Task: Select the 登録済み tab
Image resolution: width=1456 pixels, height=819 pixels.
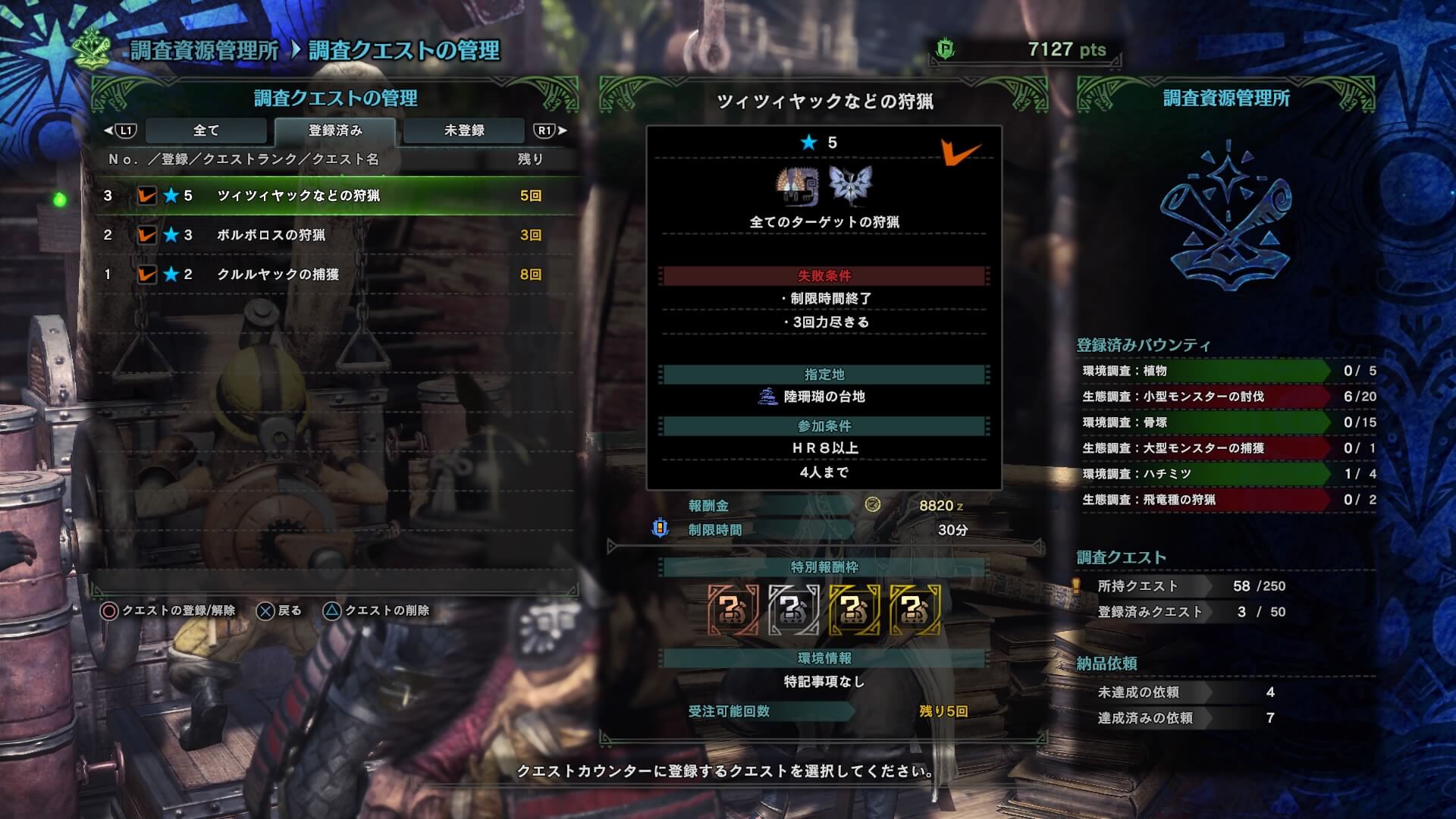Action: coord(334,130)
